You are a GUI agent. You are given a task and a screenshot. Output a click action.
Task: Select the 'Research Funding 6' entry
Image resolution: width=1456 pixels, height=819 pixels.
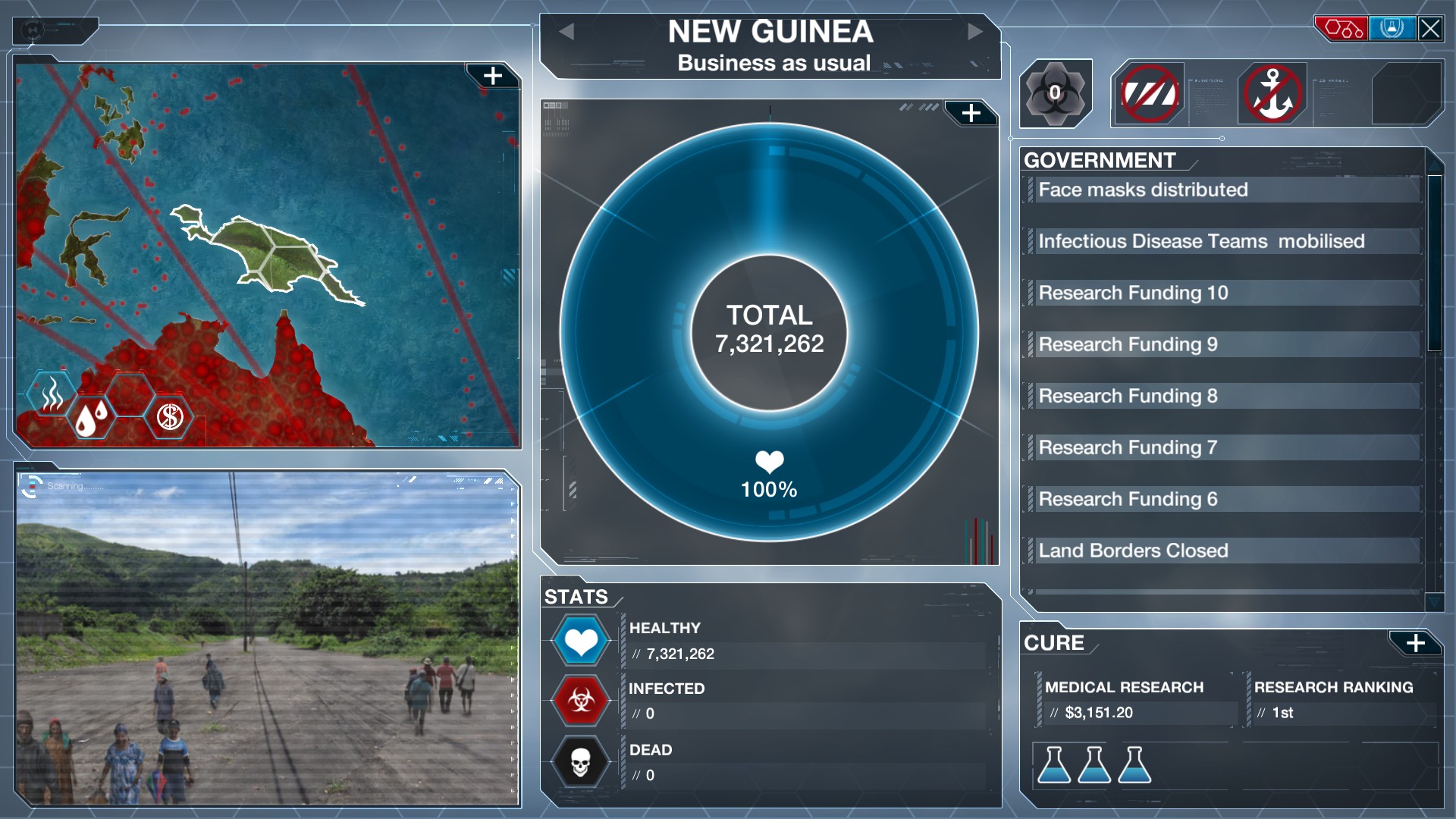(x=1221, y=499)
